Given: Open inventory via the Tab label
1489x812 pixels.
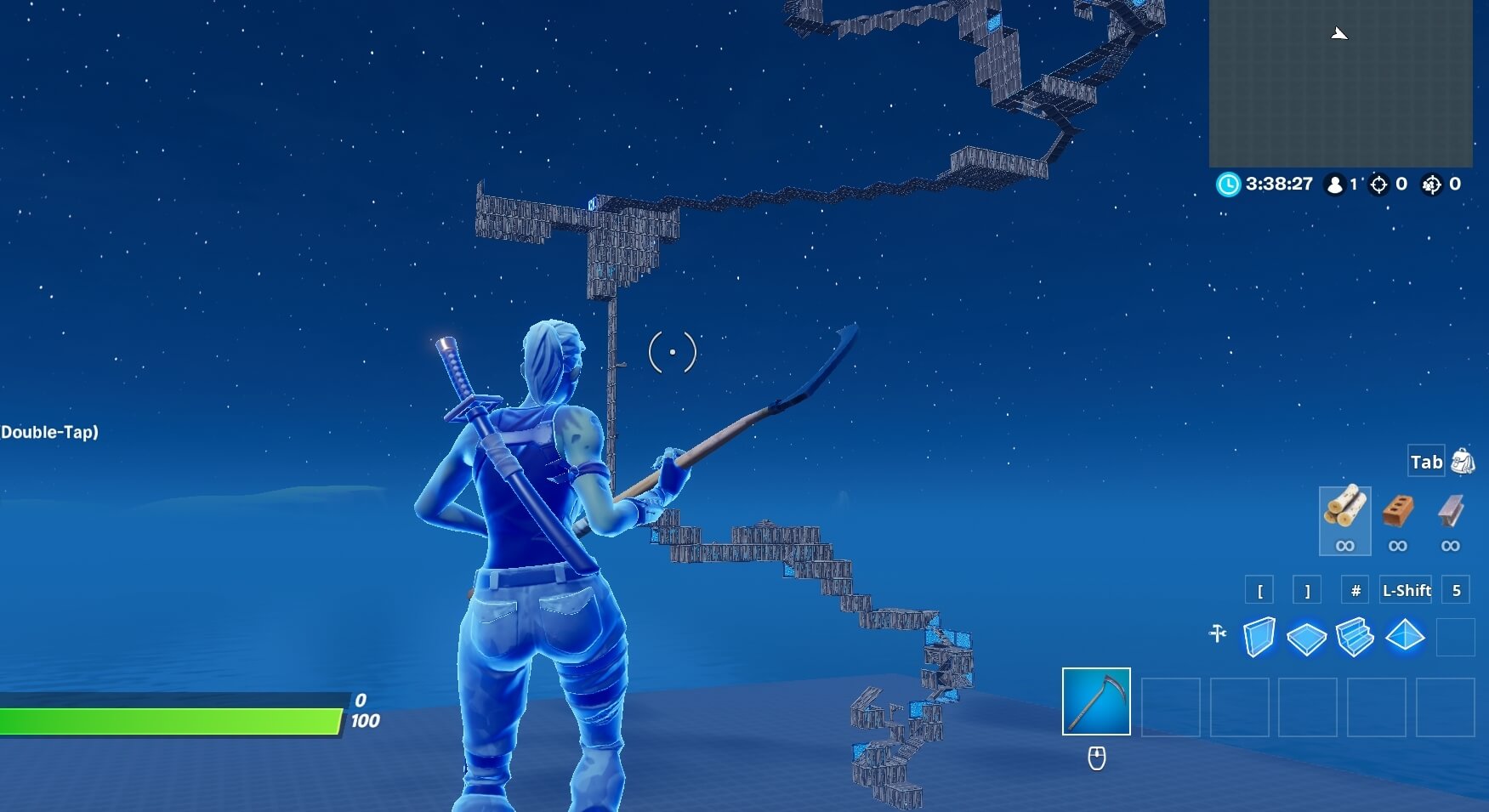Looking at the screenshot, I should tap(1425, 462).
